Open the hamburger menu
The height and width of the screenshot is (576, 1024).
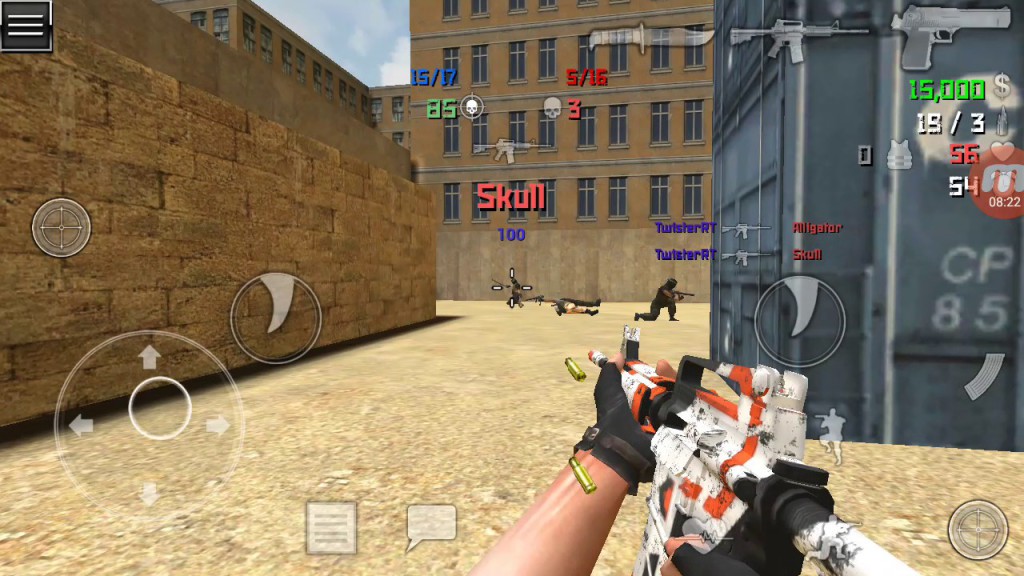coord(26,25)
